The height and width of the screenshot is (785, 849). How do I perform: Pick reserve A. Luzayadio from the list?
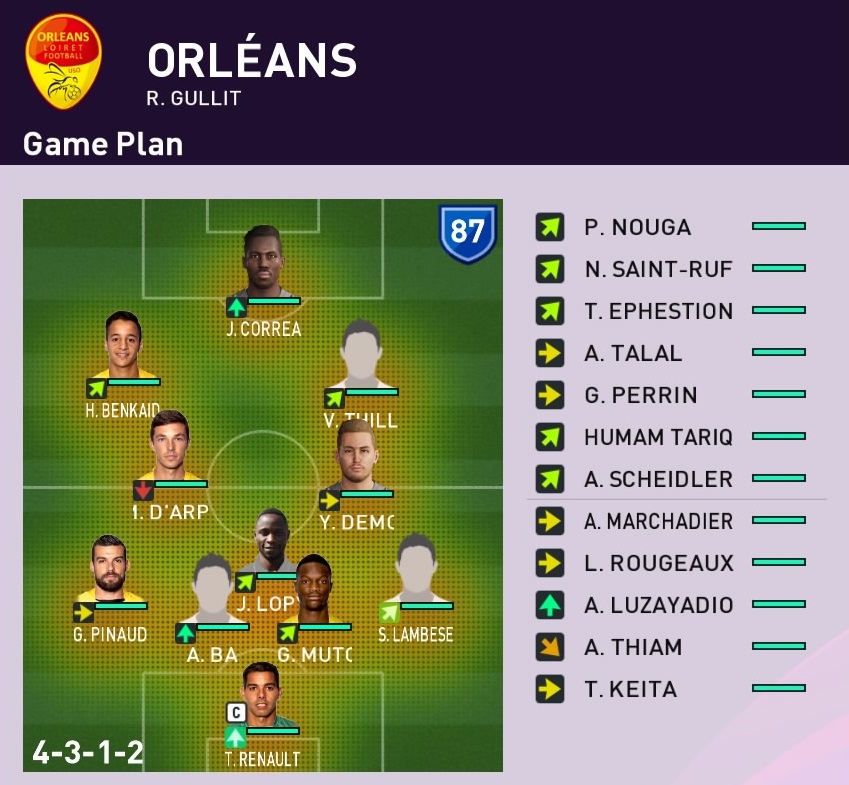(x=670, y=605)
